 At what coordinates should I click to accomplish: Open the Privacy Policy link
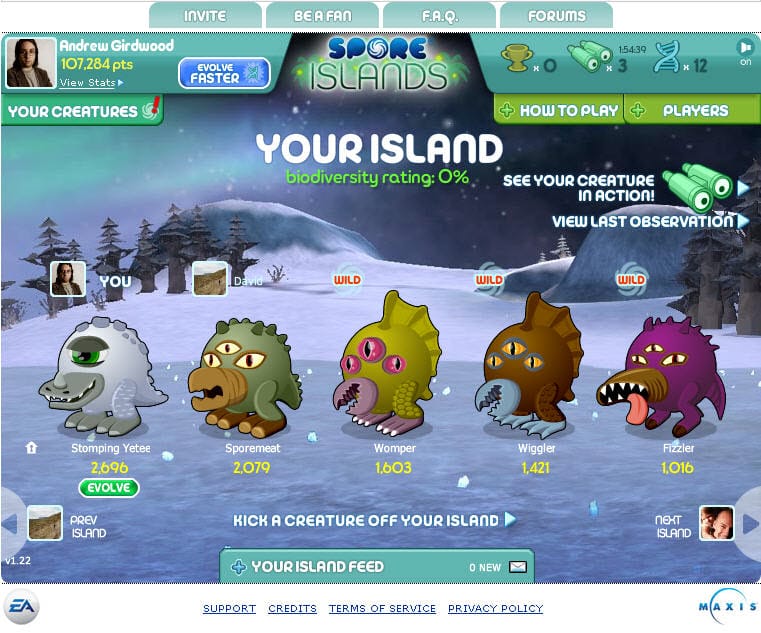click(x=495, y=608)
